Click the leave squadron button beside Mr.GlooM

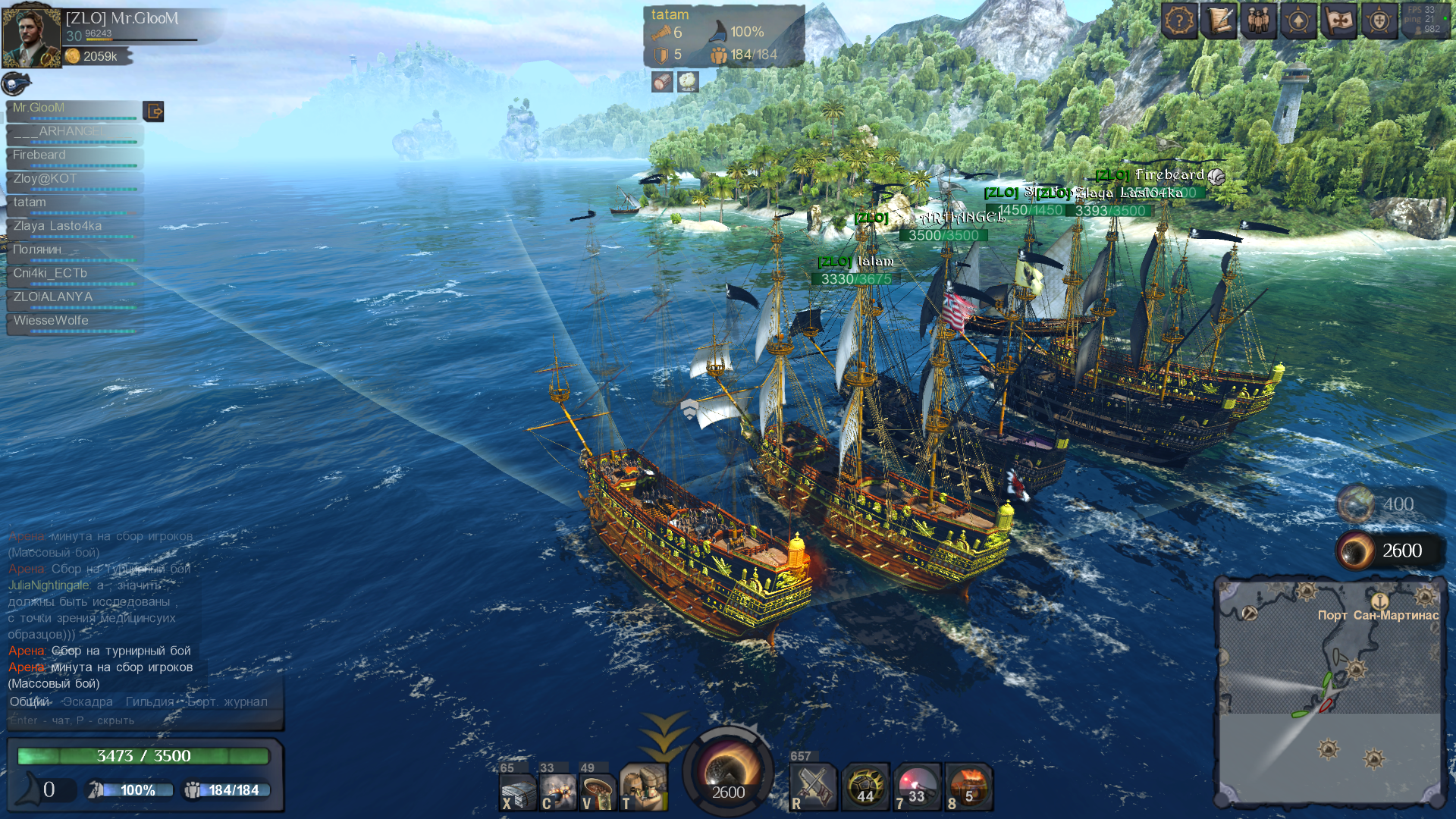(x=154, y=111)
